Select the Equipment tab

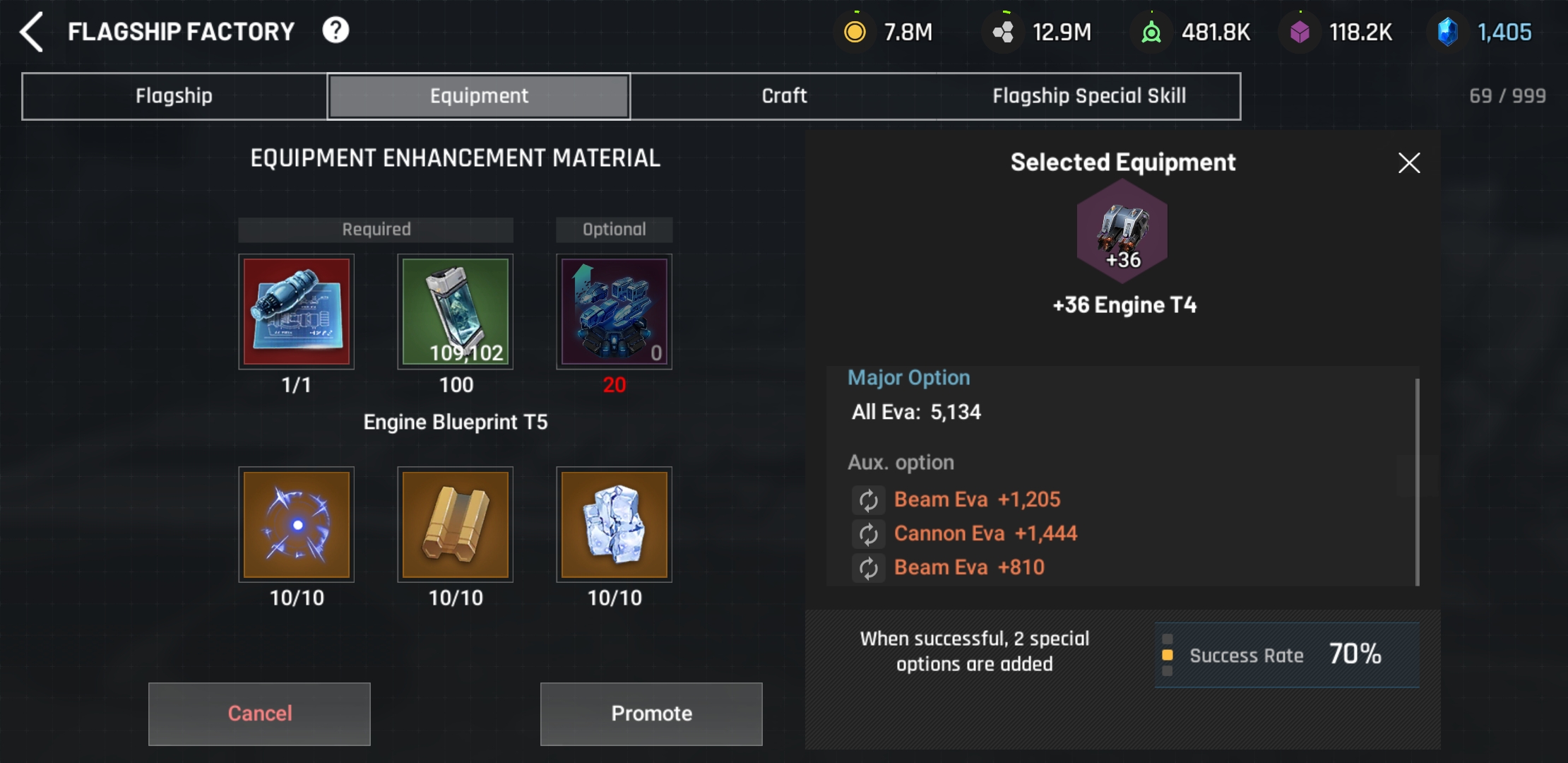tap(479, 96)
